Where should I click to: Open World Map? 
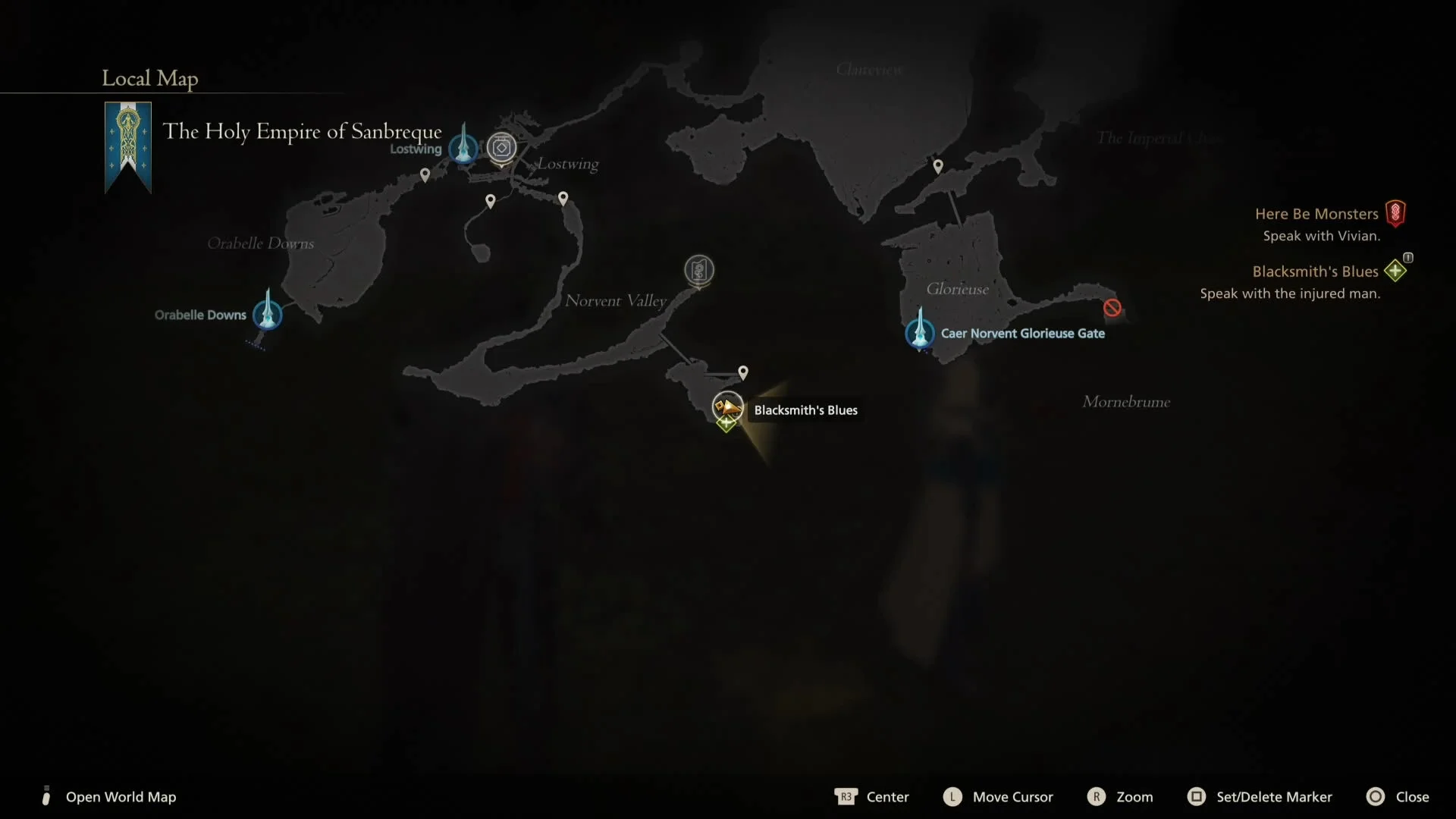[121, 796]
